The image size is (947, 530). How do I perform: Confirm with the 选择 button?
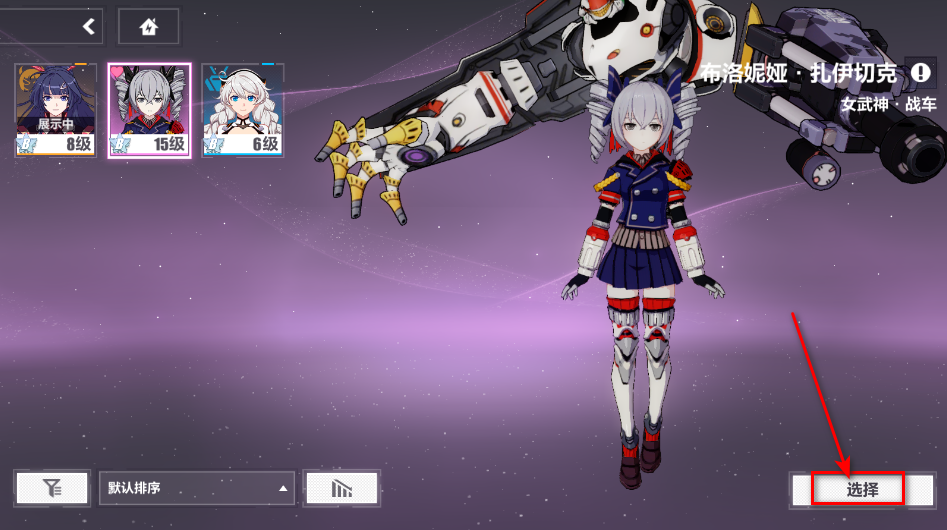coord(861,489)
